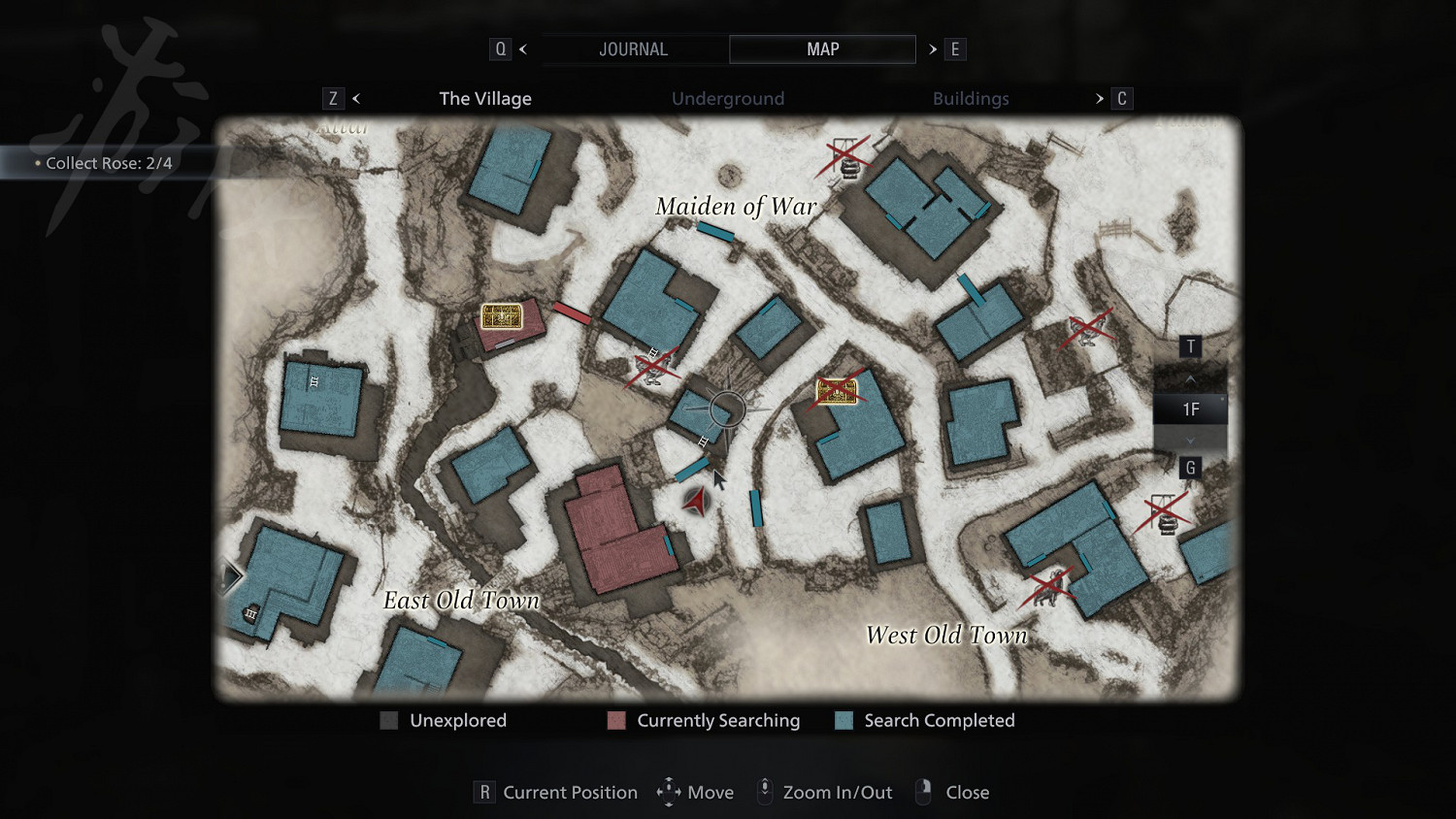Open the Buildings map view
This screenshot has height=819, width=1456.
971,99
